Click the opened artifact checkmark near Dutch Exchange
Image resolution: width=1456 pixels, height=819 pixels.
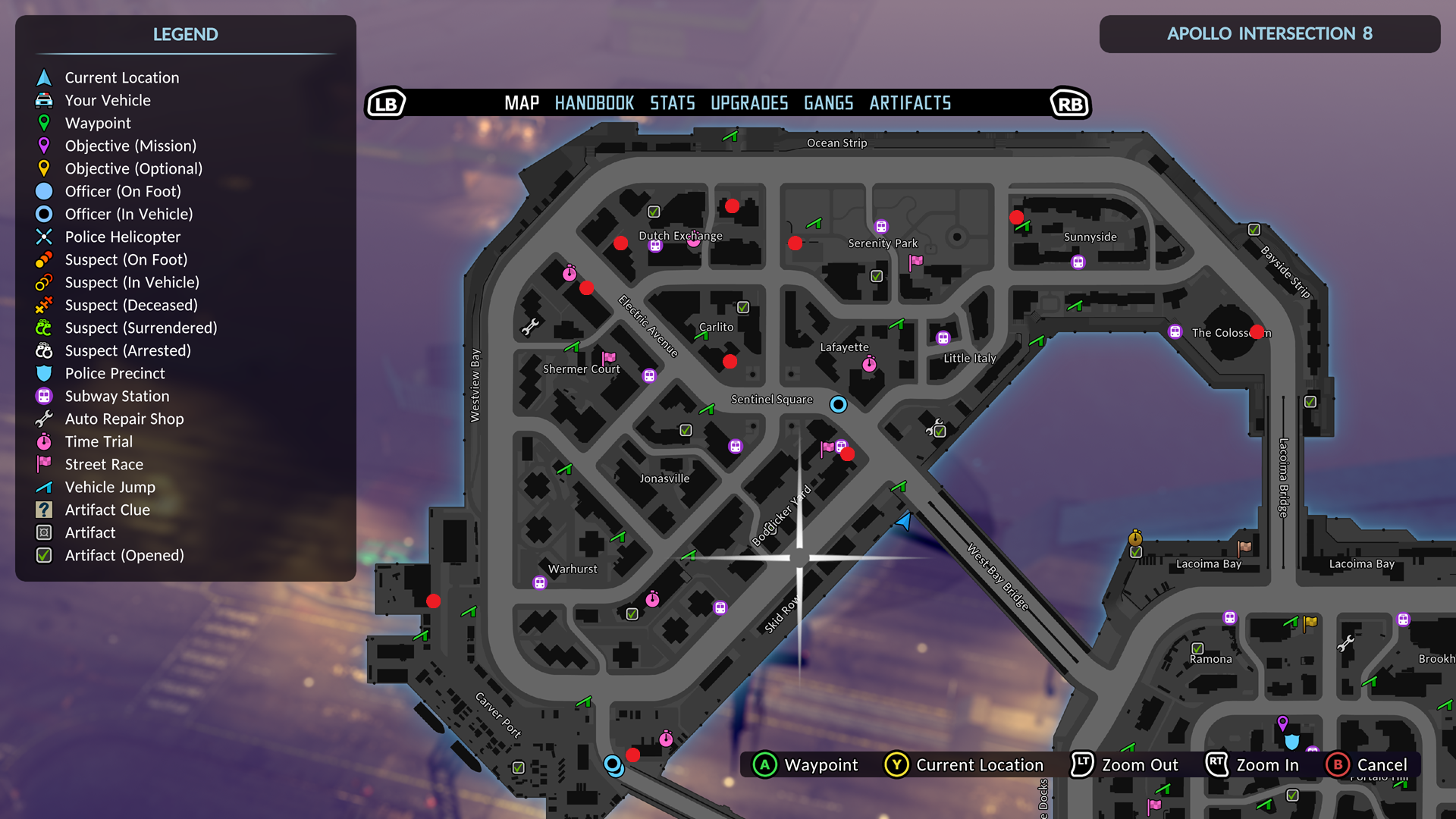(653, 210)
